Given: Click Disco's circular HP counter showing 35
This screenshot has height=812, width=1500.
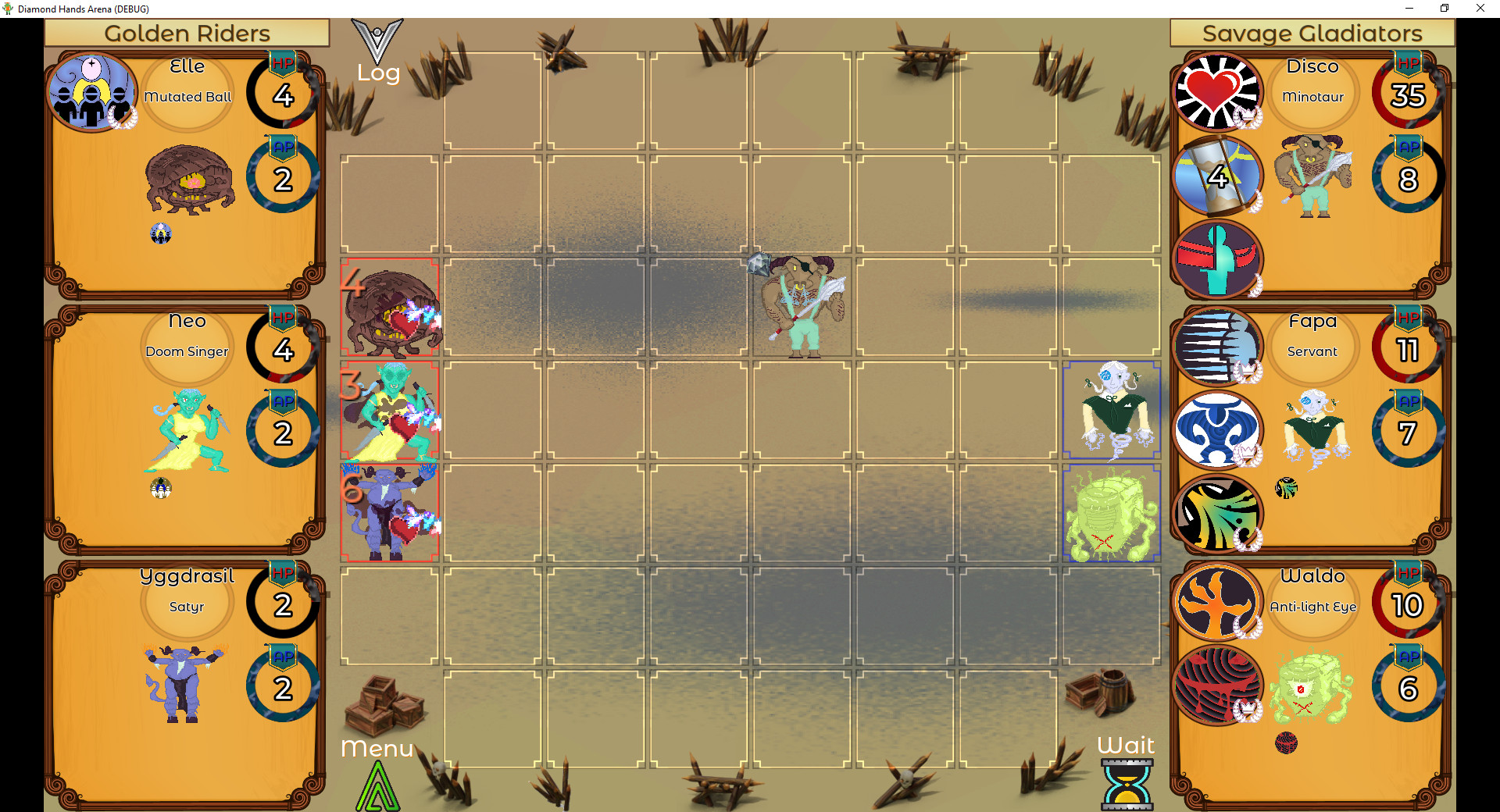Looking at the screenshot, I should point(1406,95).
